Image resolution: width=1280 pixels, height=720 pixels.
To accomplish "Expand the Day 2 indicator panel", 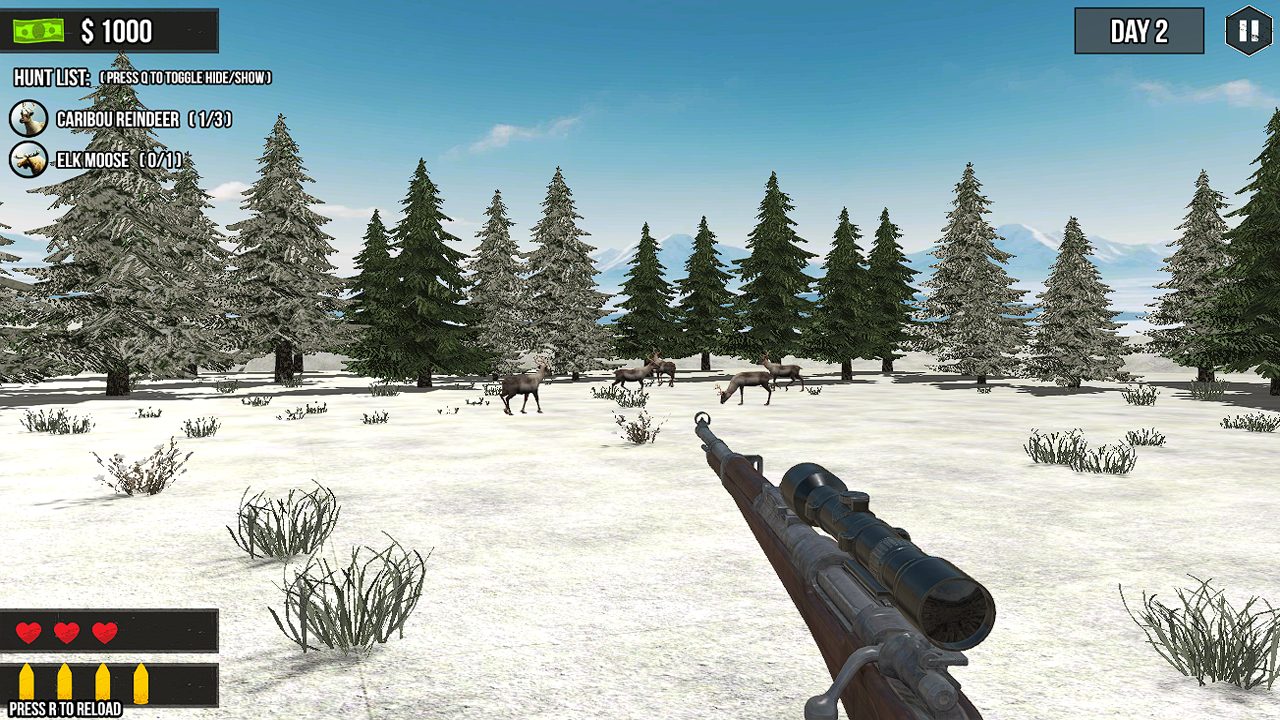I will (x=1138, y=31).
